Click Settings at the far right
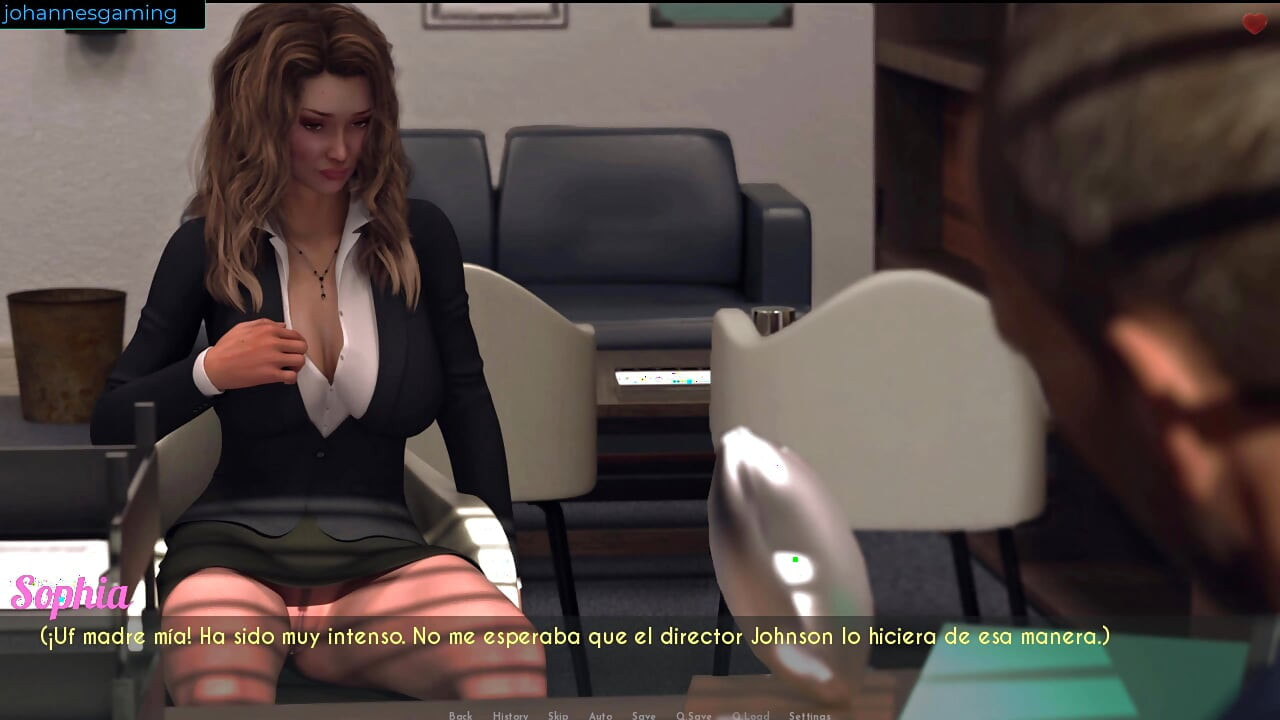 (808, 716)
